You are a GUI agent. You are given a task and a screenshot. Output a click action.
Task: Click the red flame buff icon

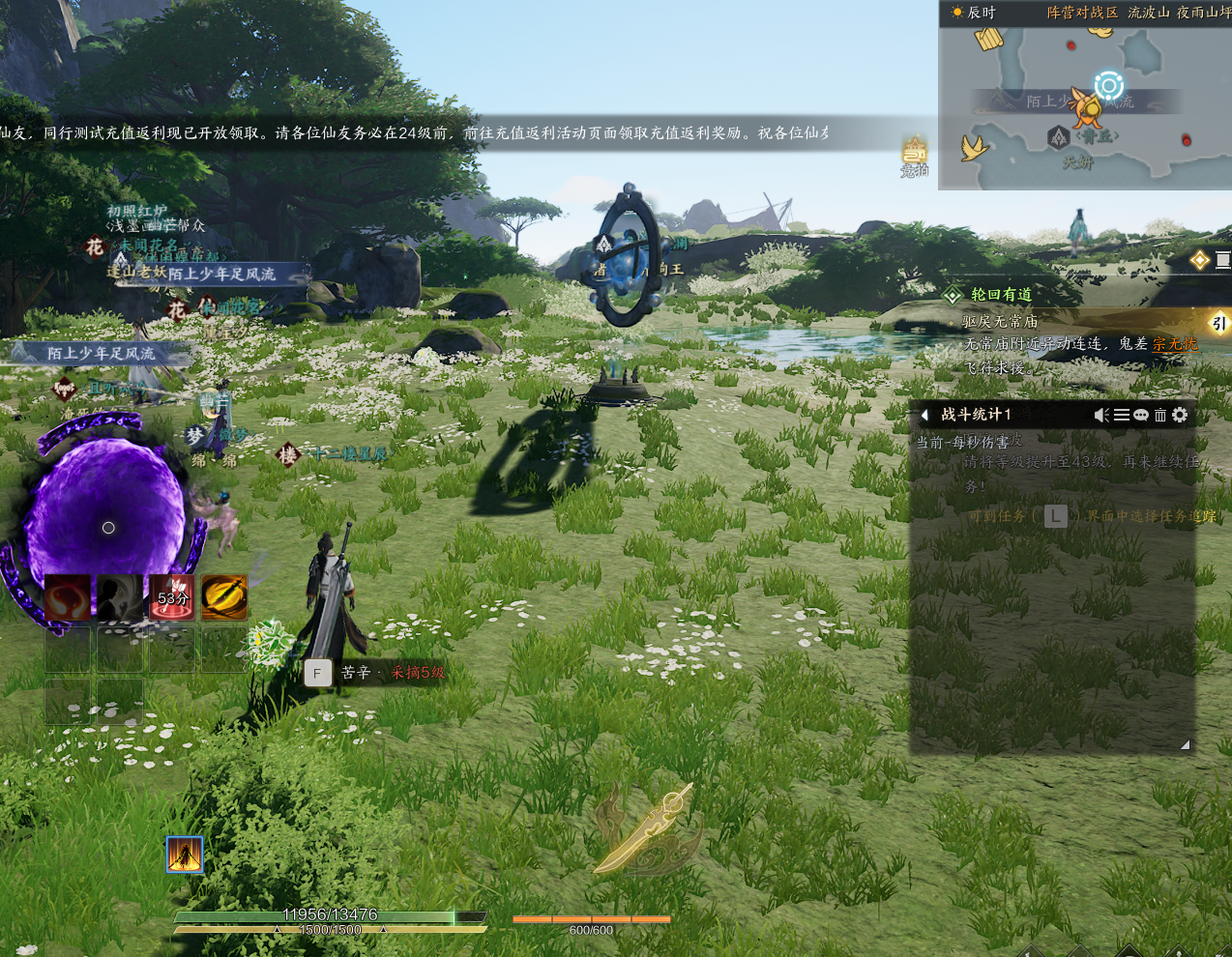pyautogui.click(x=68, y=598)
